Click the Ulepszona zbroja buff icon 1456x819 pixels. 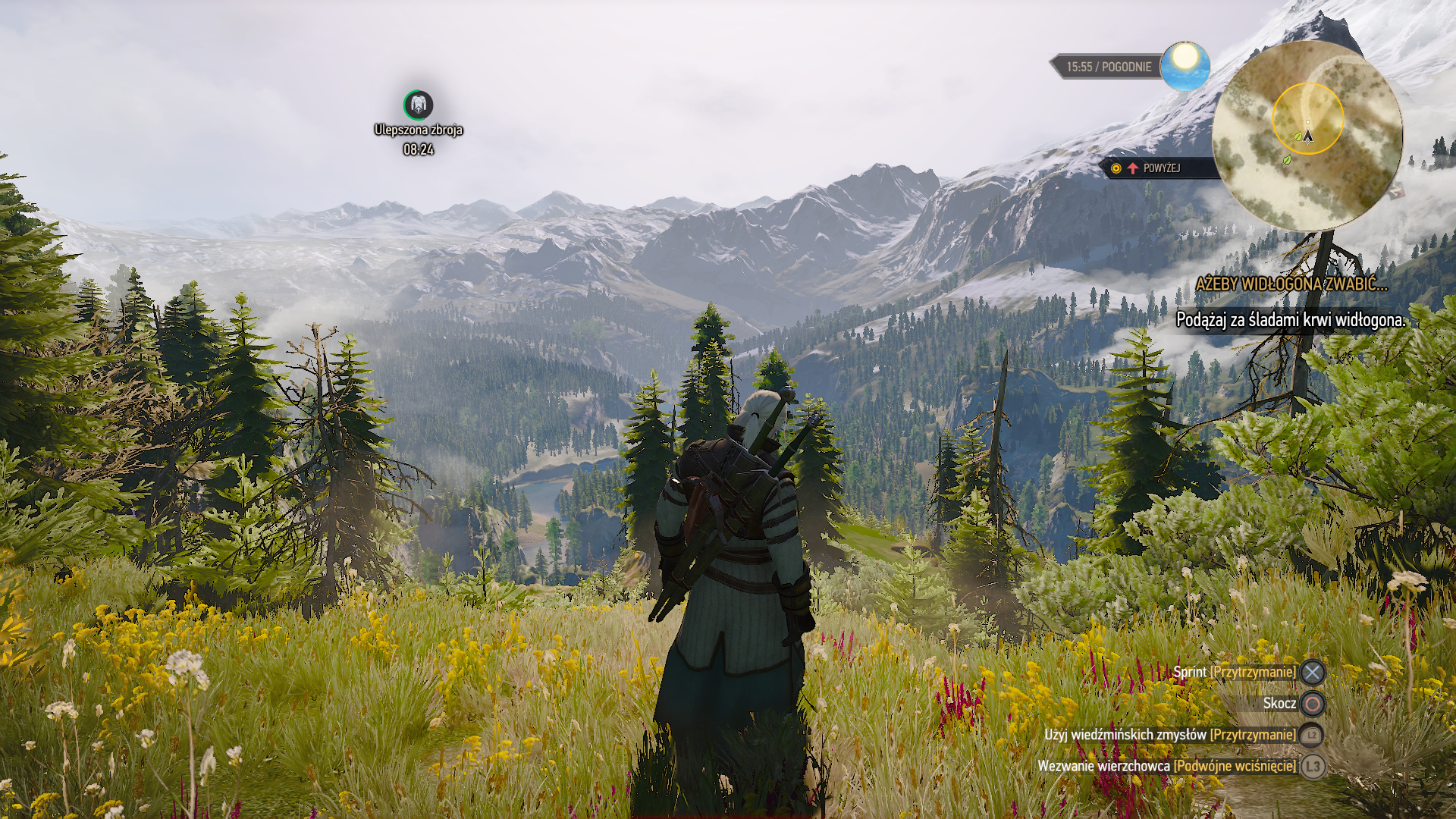[x=418, y=105]
